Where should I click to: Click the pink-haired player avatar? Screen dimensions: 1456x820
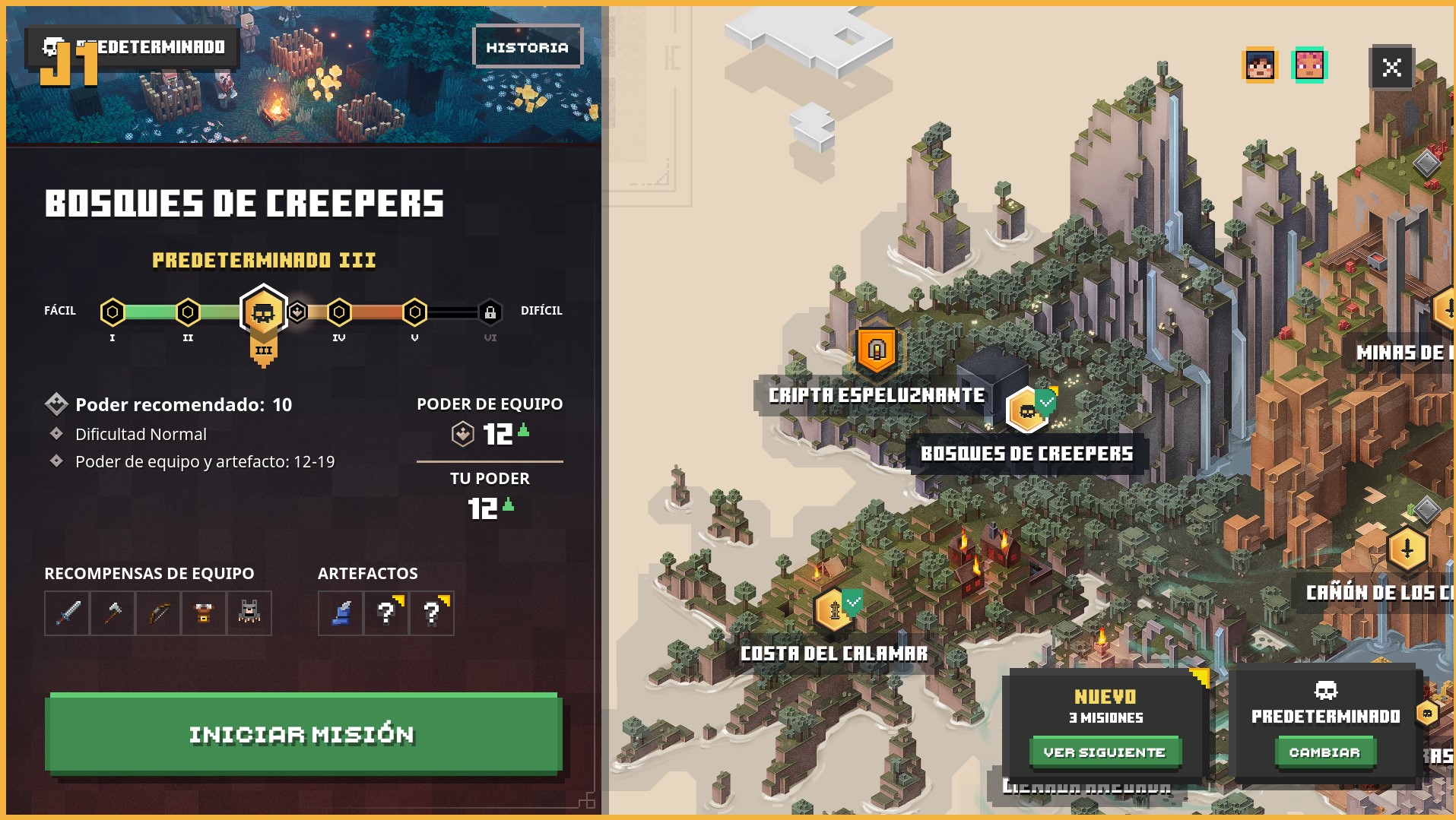[x=1311, y=65]
